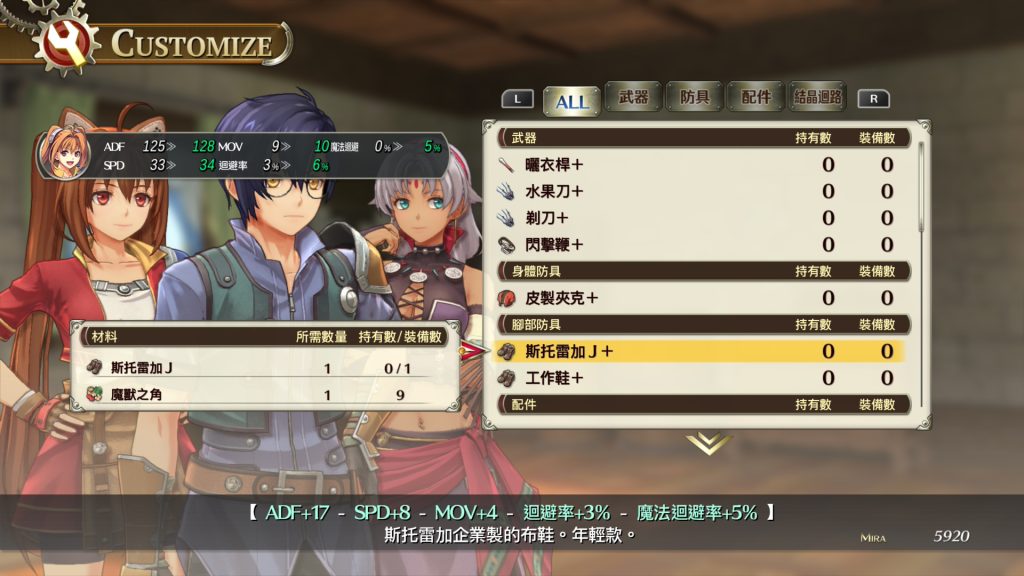The height and width of the screenshot is (576, 1024).
Task: Select 曬衣桿+ in the weapon list
Action: pos(700,164)
